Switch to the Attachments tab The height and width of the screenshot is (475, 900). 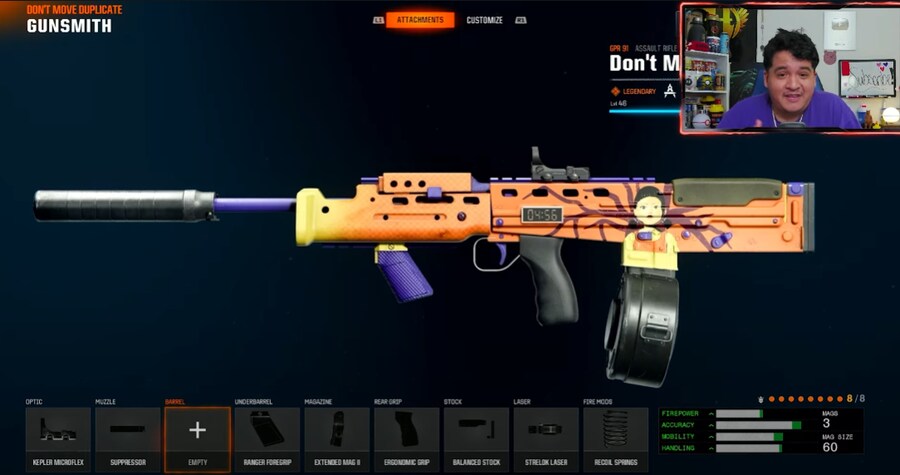coord(420,20)
